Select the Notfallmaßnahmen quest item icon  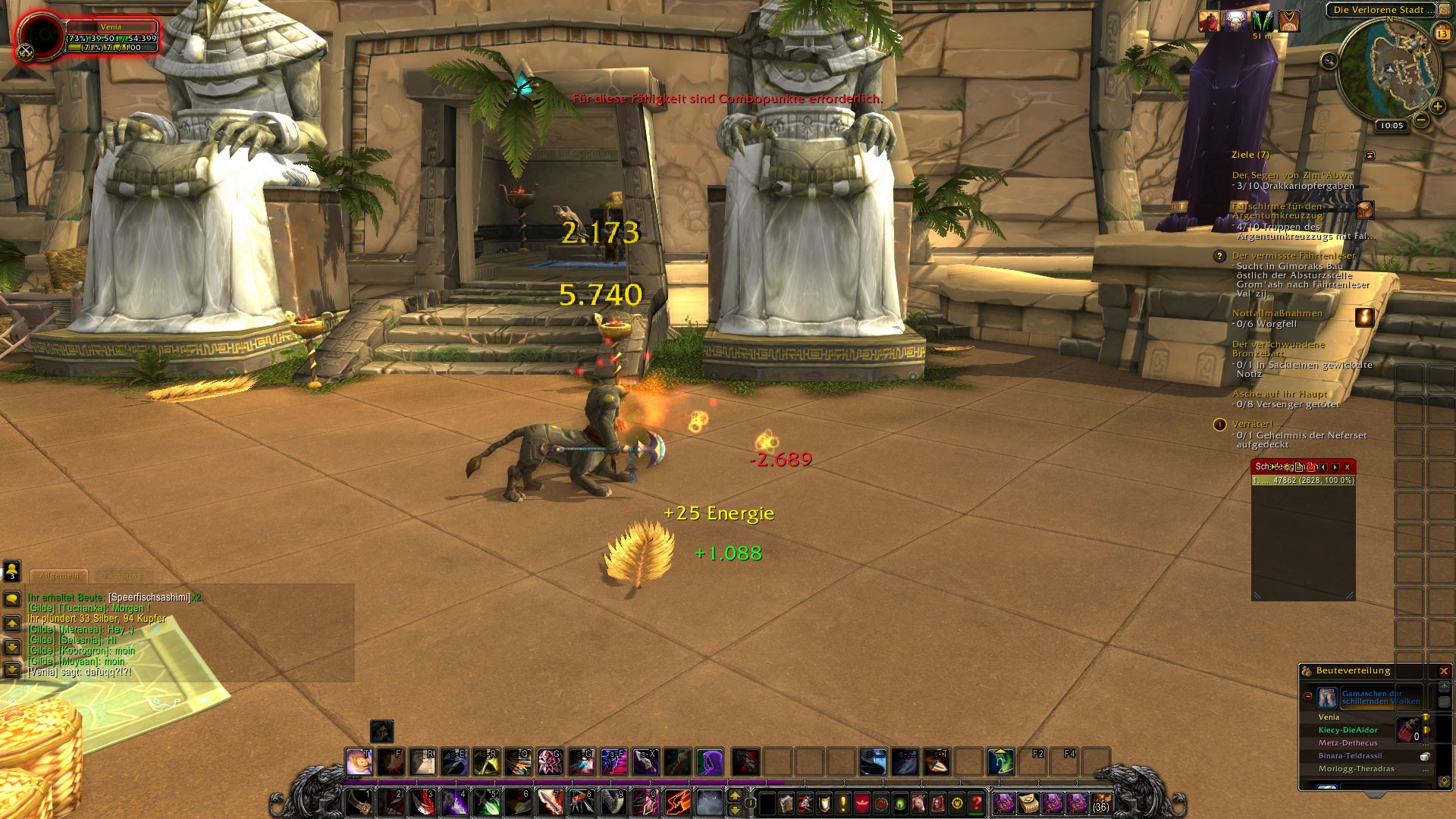coord(1364,317)
